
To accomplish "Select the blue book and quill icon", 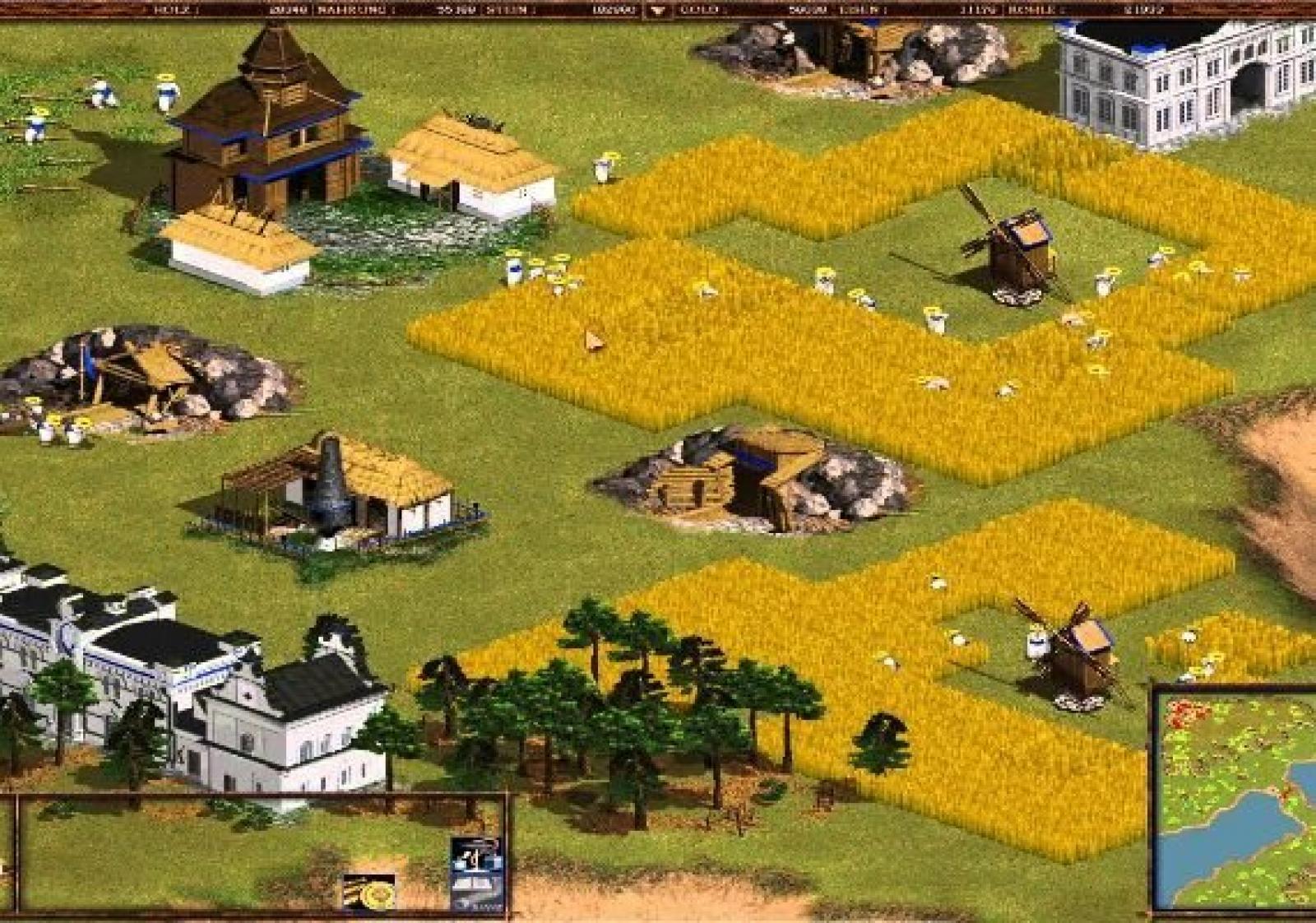I will tap(477, 874).
